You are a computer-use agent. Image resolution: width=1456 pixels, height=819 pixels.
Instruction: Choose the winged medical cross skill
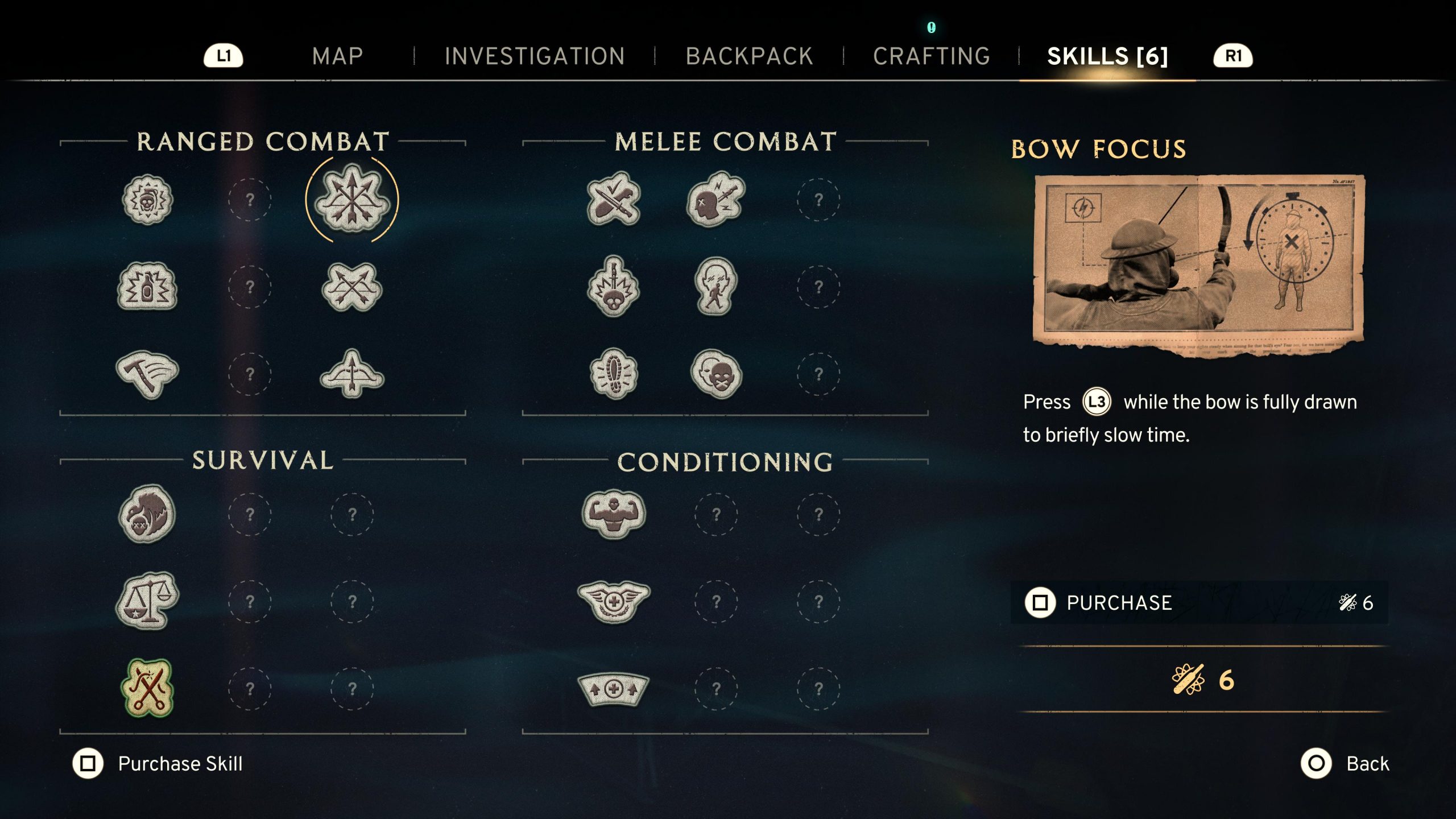pos(614,601)
